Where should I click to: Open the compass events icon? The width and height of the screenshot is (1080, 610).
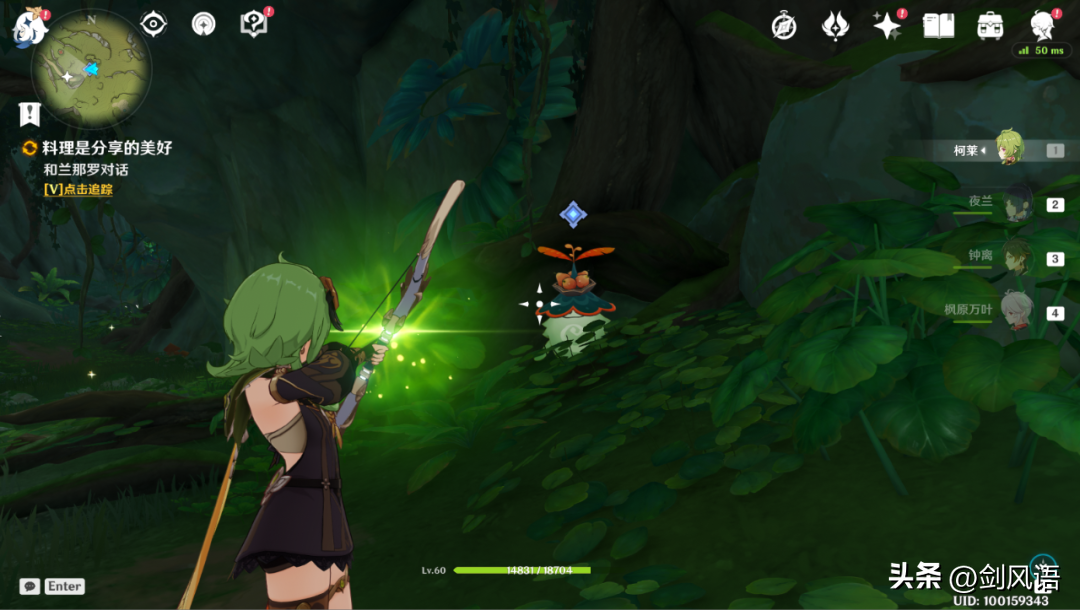[784, 26]
